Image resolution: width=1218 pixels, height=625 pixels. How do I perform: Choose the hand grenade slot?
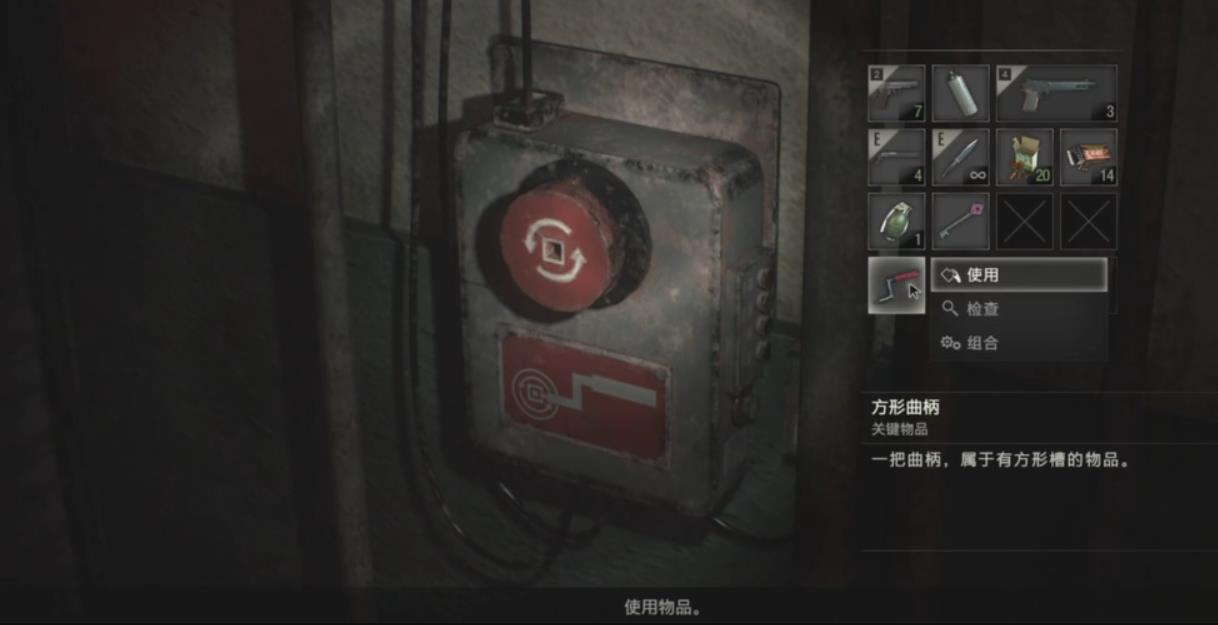pyautogui.click(x=896, y=221)
